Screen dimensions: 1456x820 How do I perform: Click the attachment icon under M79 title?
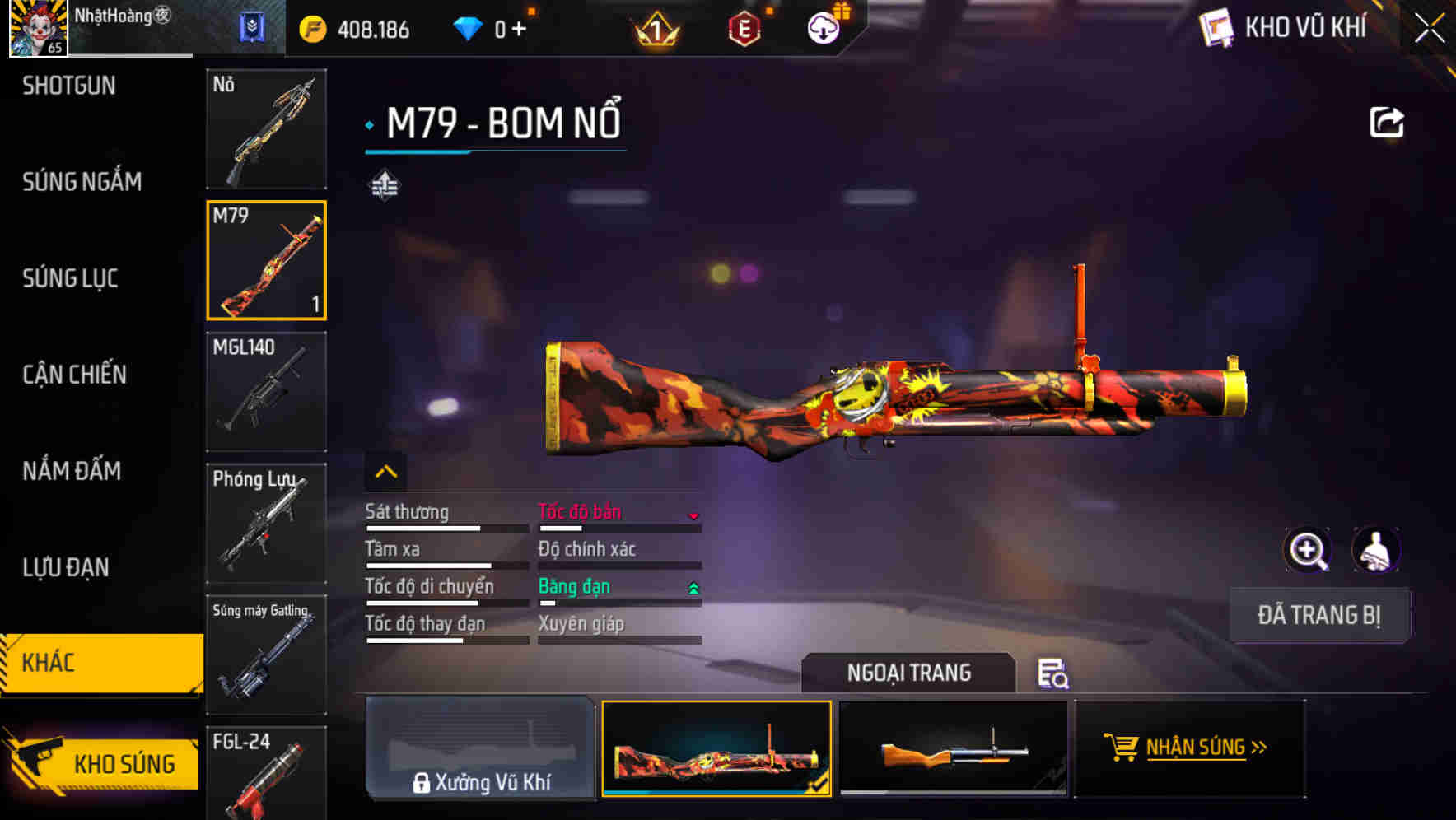383,184
